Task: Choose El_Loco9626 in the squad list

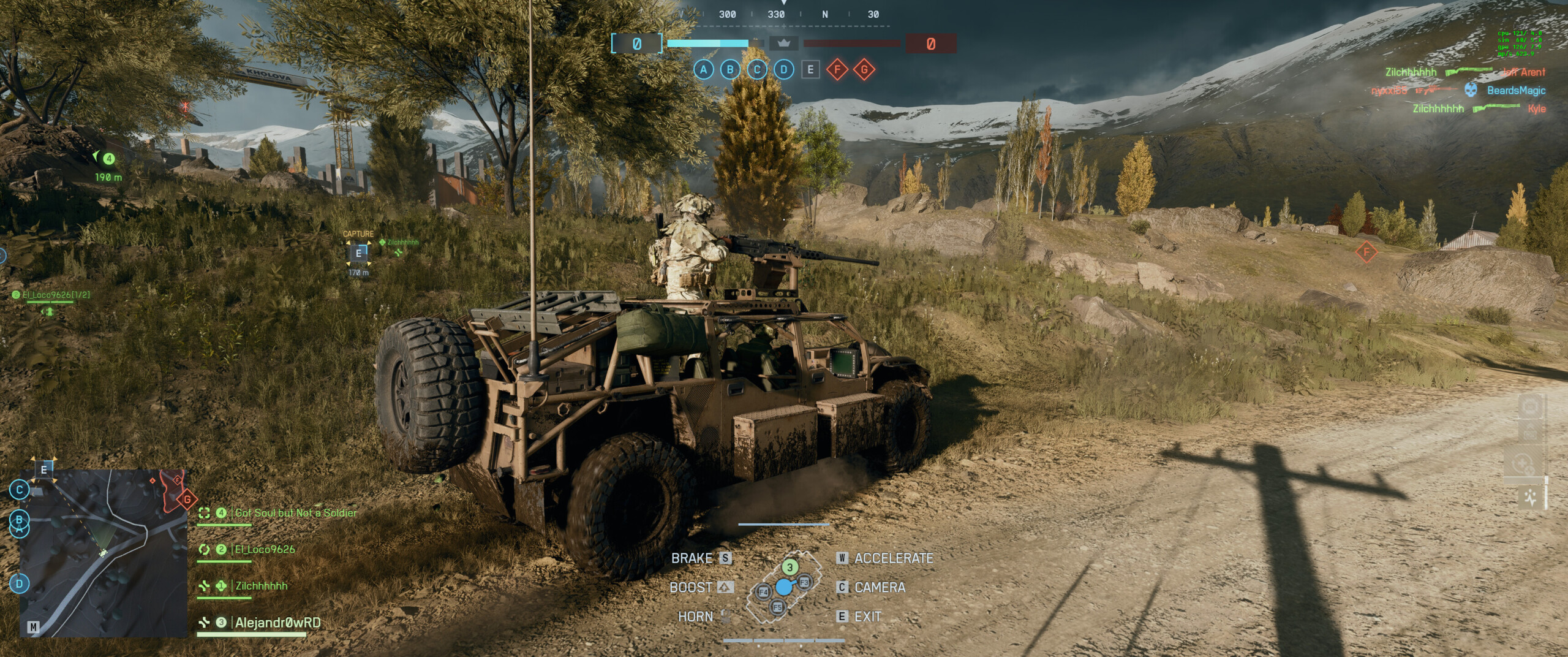Action: 265,550
